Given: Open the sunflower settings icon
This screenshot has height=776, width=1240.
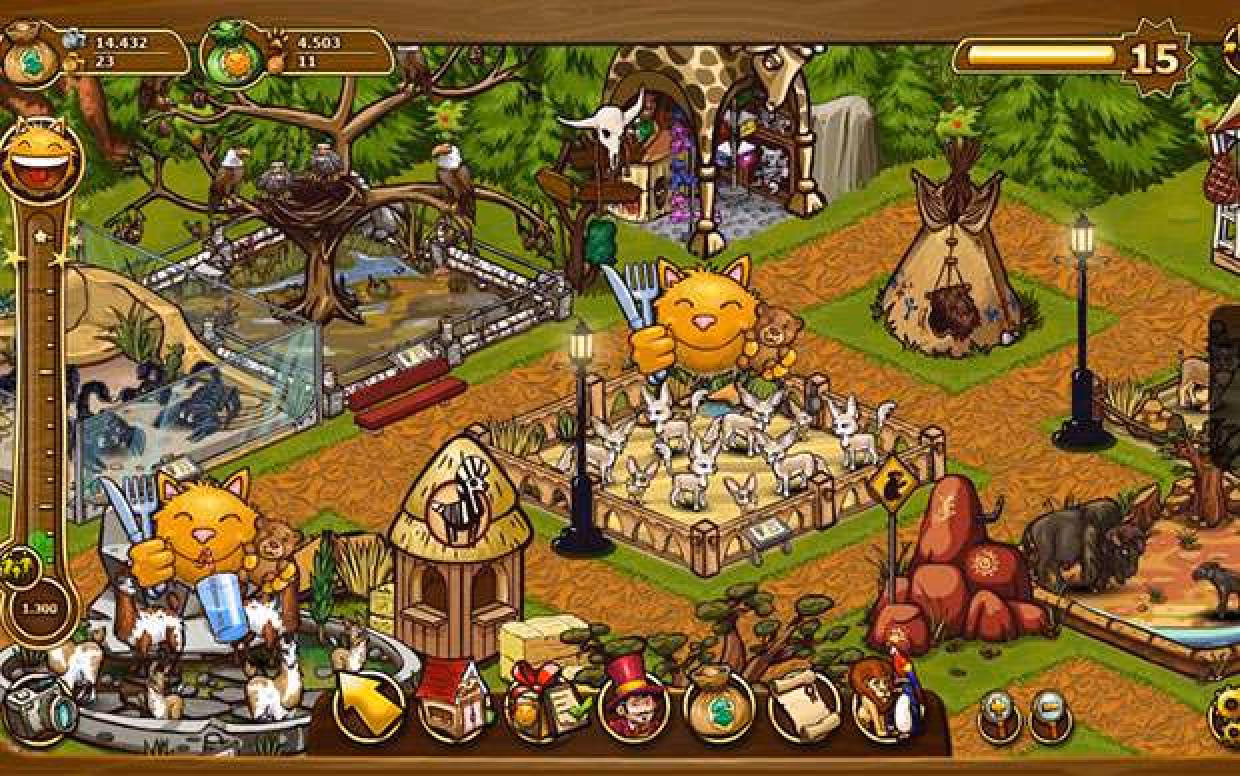Looking at the screenshot, I should [x=1226, y=712].
